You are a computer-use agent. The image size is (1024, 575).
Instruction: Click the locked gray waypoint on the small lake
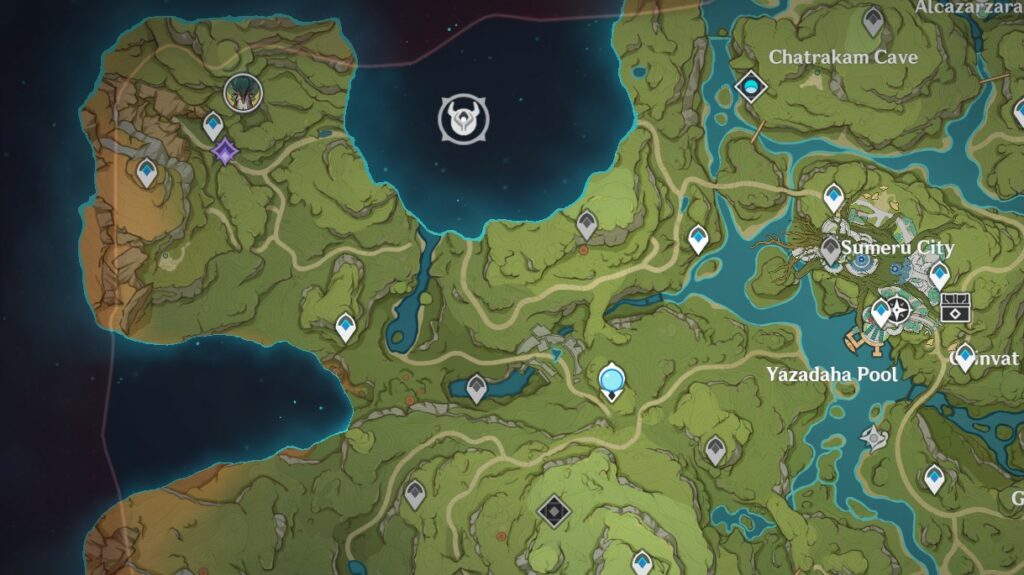click(x=476, y=388)
